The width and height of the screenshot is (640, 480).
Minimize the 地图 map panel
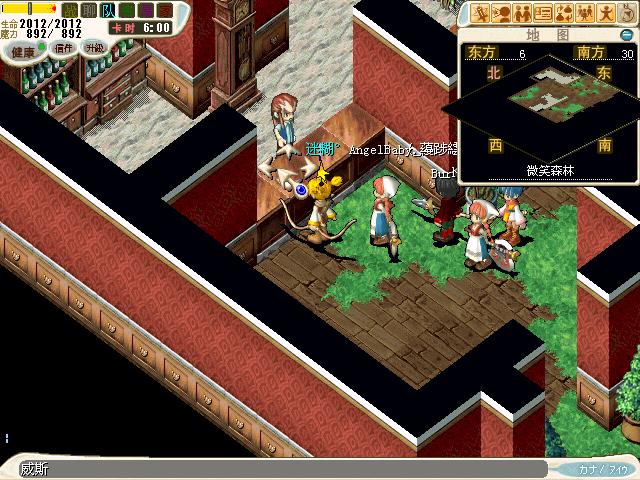click(628, 33)
